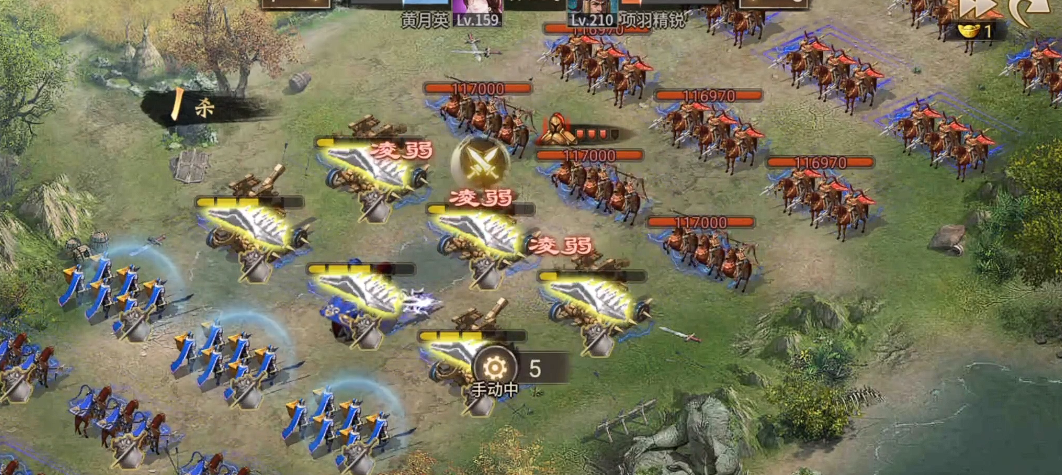
Task: Tap the crossed swords battle icon
Action: [482, 160]
